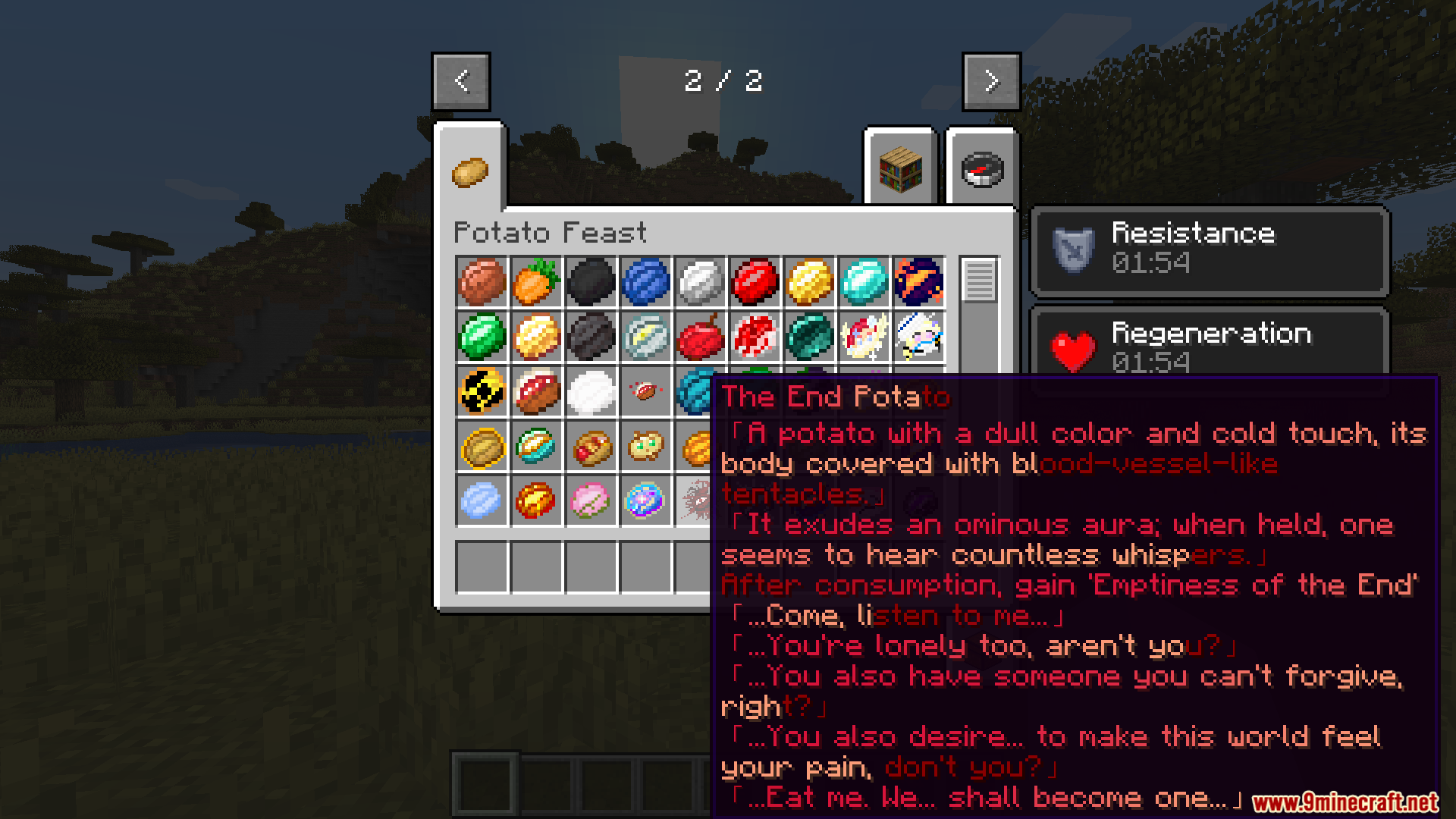
Task: Select the pure white potato
Action: click(591, 391)
